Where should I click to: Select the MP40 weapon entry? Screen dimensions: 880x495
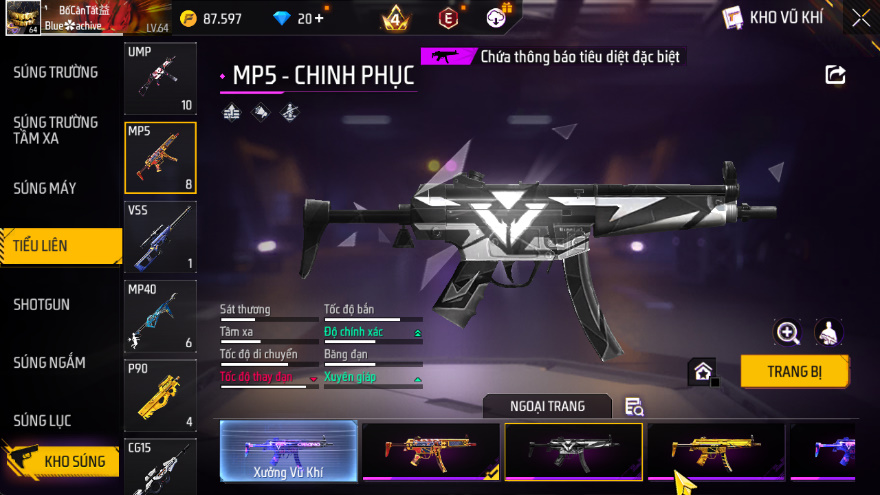pyautogui.click(x=160, y=316)
